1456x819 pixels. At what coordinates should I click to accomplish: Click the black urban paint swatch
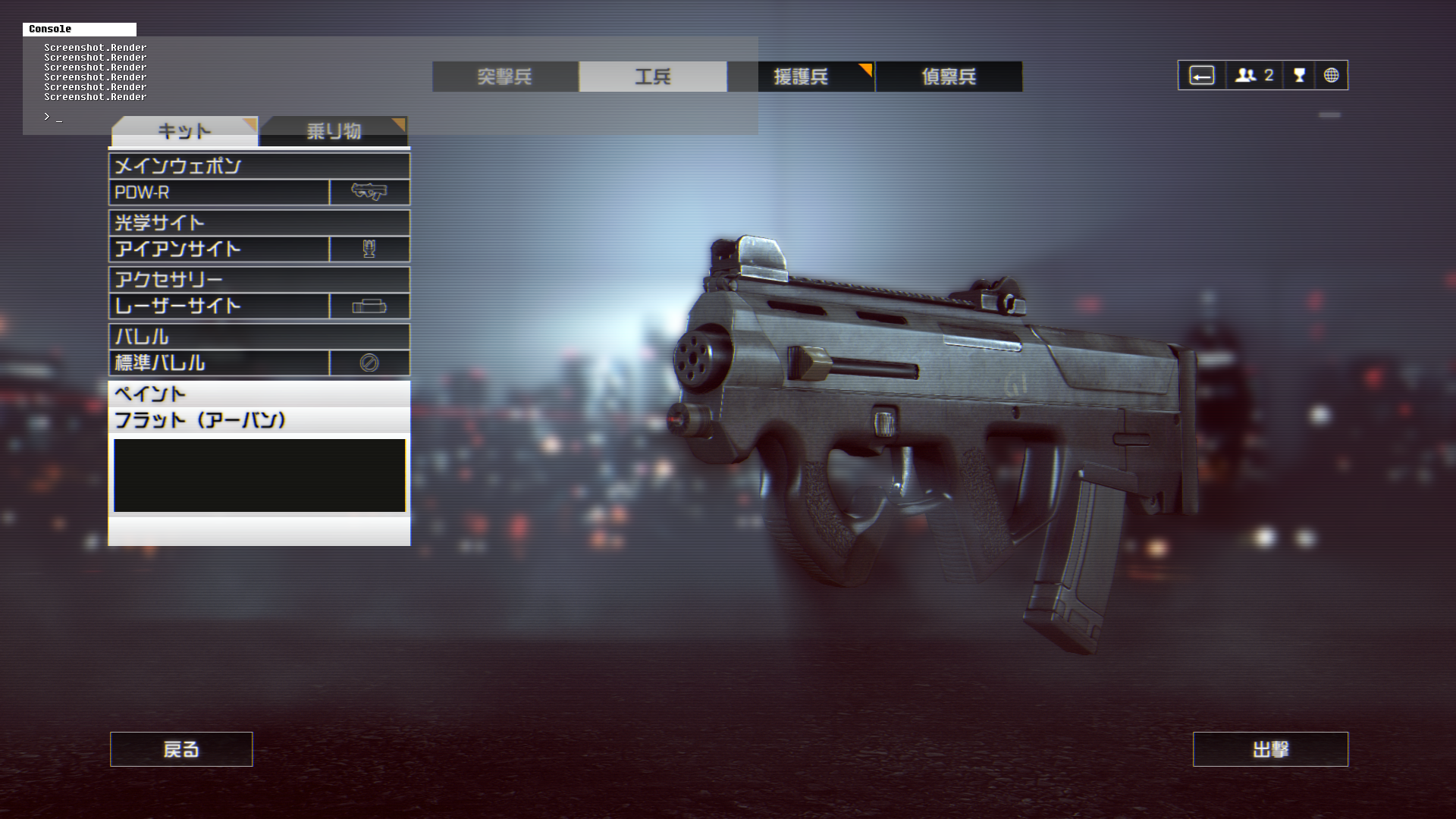[259, 475]
